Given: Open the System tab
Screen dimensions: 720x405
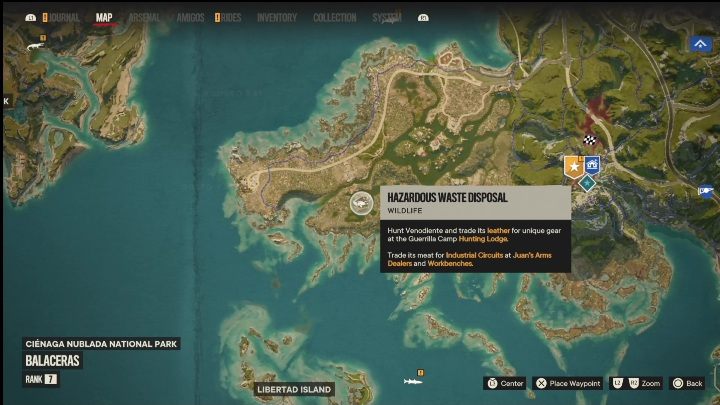Looking at the screenshot, I should pos(386,17).
